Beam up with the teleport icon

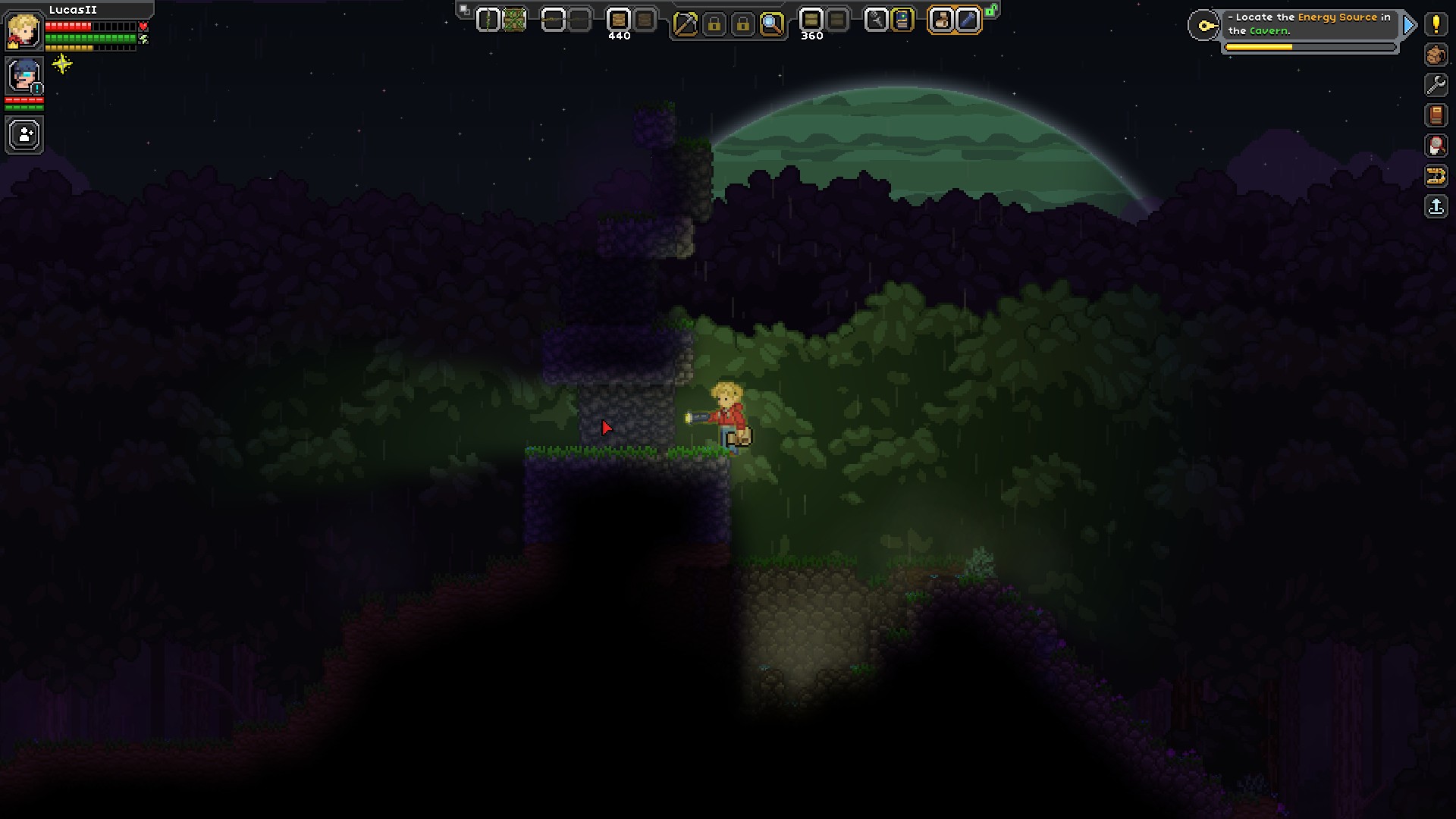1436,206
